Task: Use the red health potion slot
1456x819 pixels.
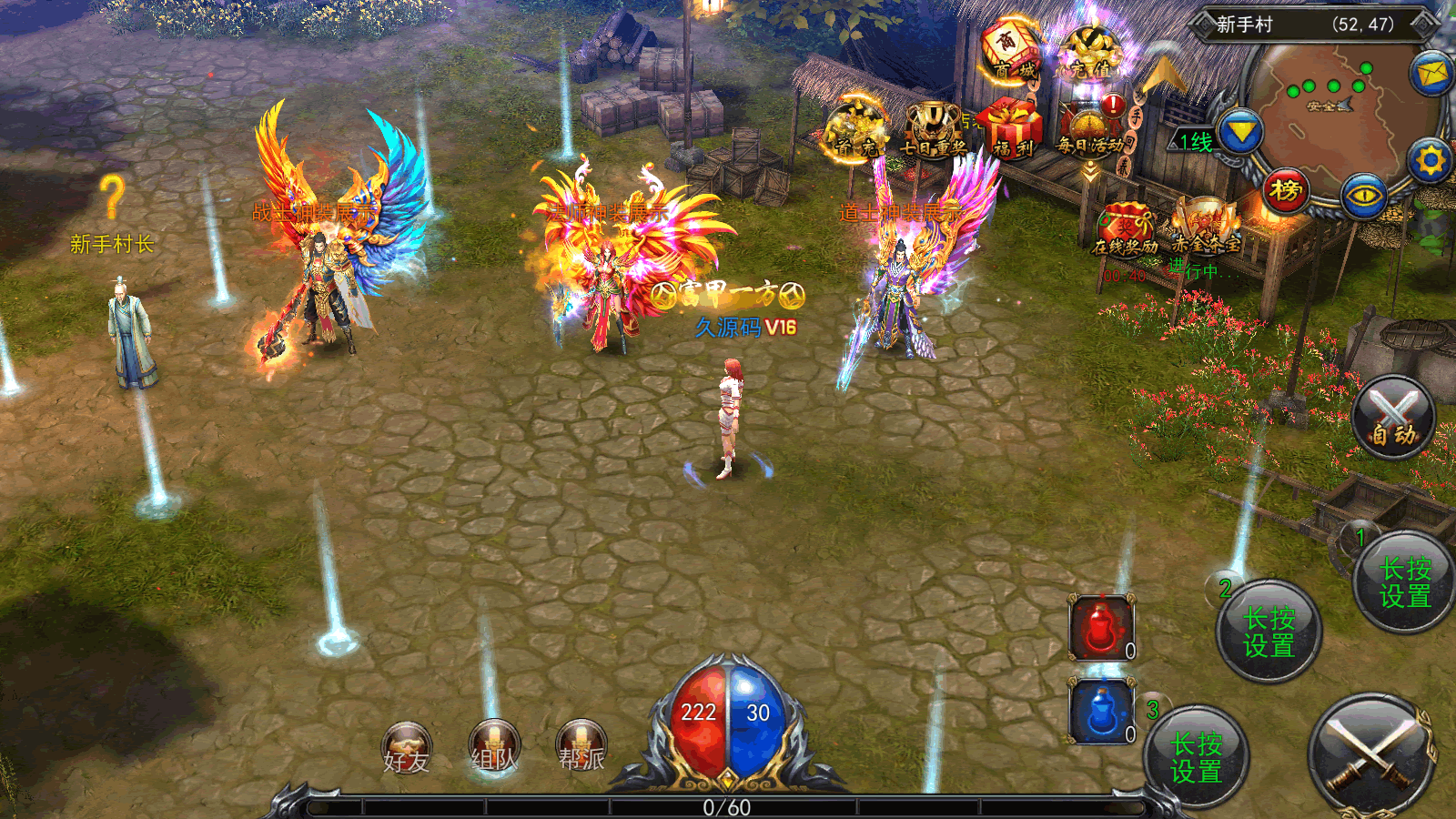Action: [1102, 628]
